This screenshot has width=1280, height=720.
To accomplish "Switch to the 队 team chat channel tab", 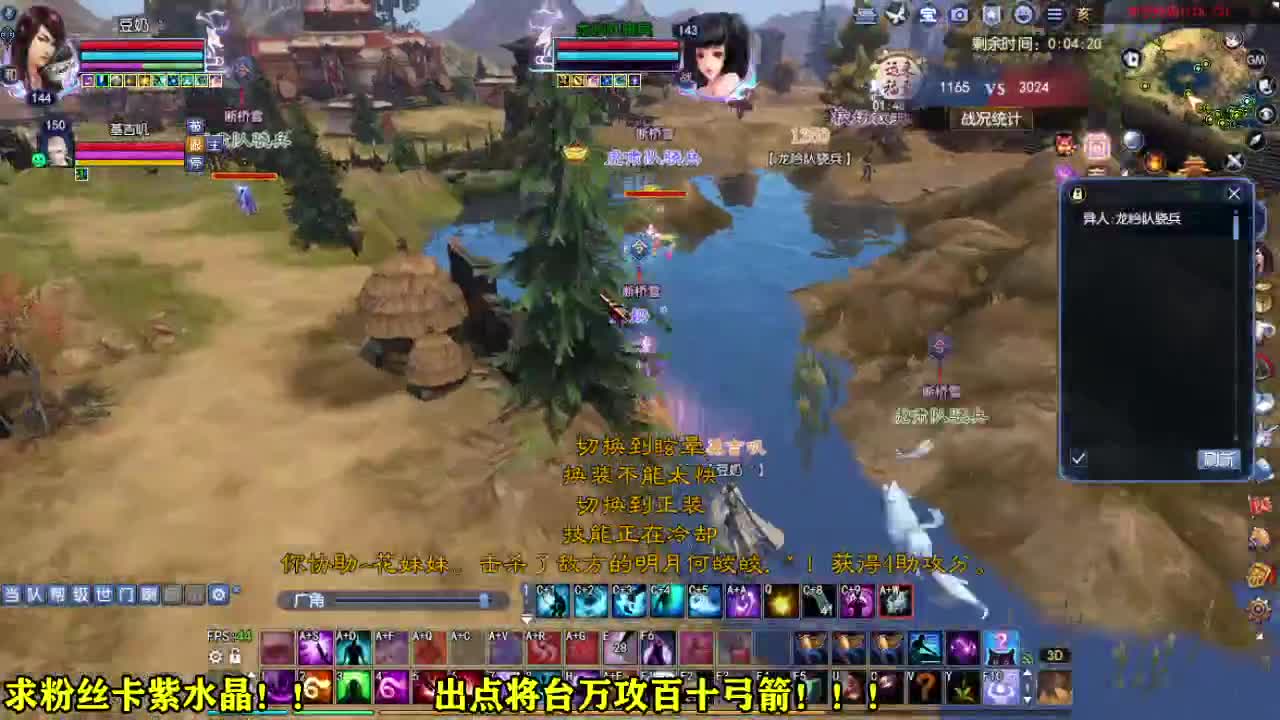I will 36,594.
